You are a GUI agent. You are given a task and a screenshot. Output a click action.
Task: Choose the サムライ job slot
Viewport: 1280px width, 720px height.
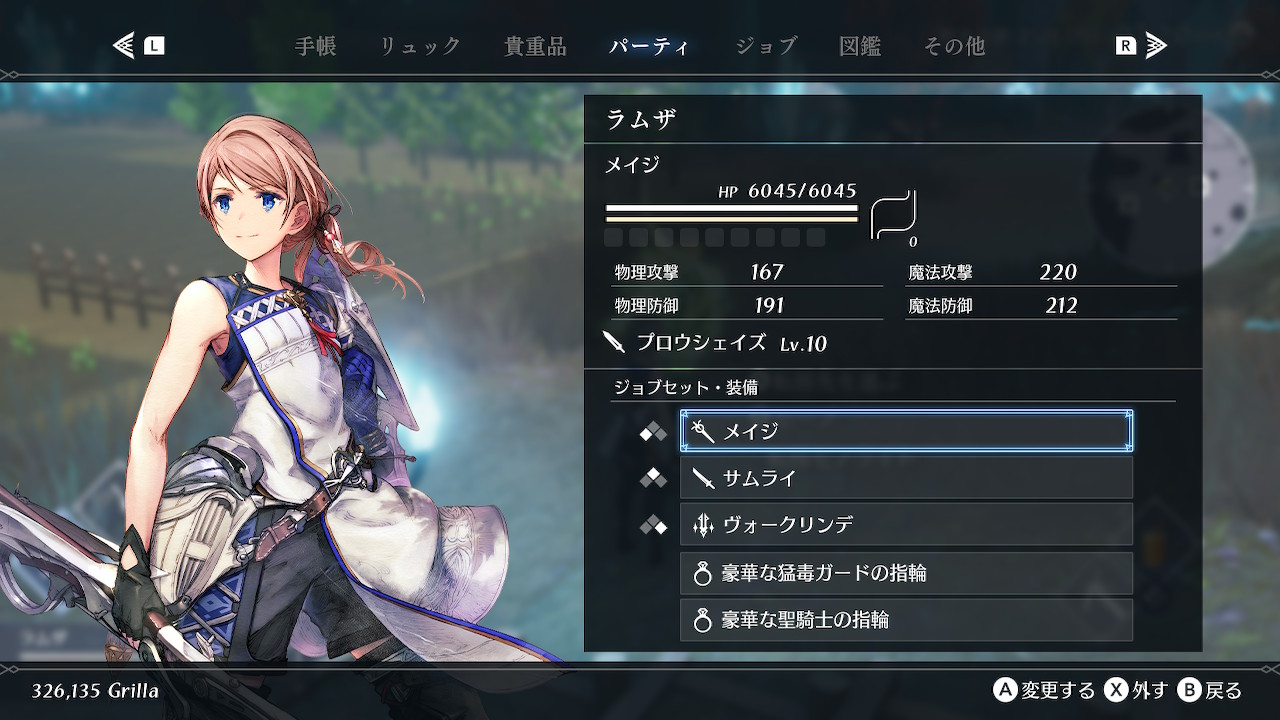coord(906,478)
